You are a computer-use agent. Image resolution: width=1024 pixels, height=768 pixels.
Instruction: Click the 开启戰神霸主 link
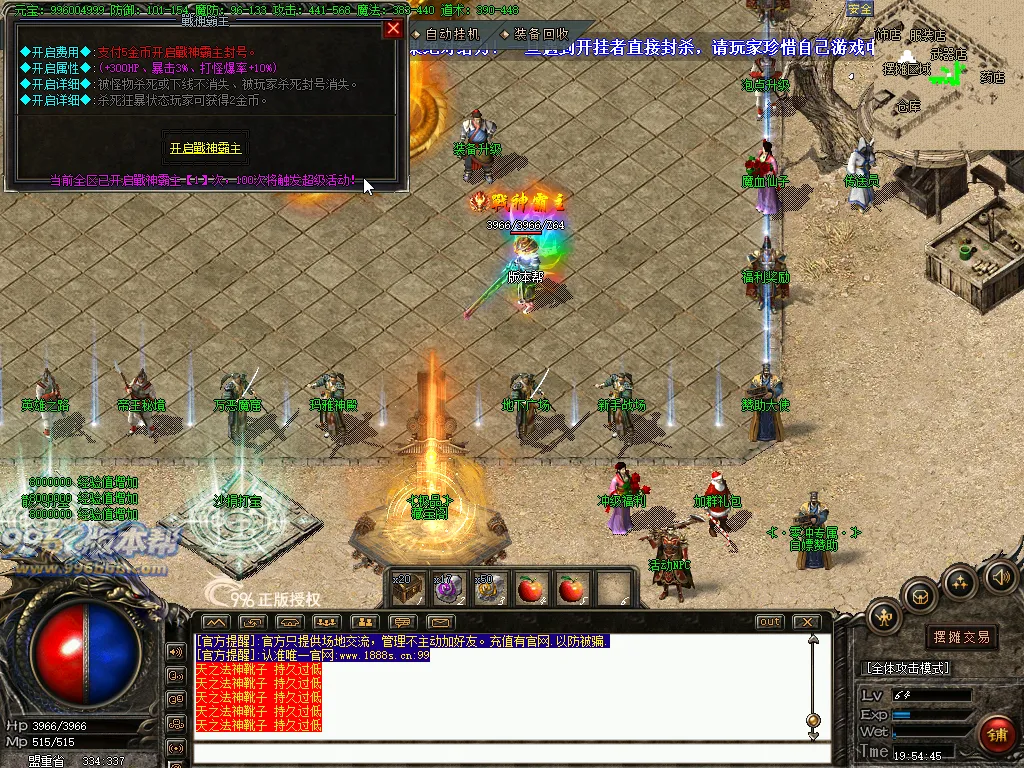pos(205,147)
